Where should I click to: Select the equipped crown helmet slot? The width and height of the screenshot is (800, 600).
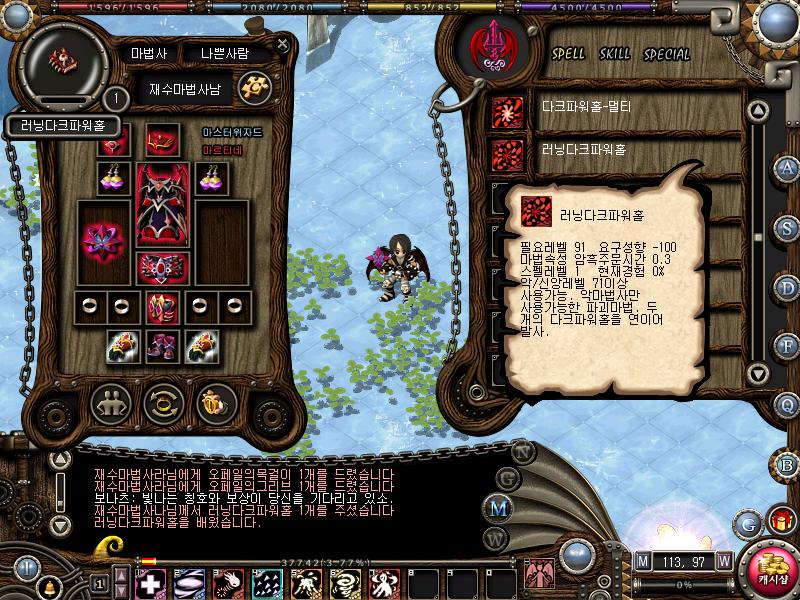(x=162, y=138)
